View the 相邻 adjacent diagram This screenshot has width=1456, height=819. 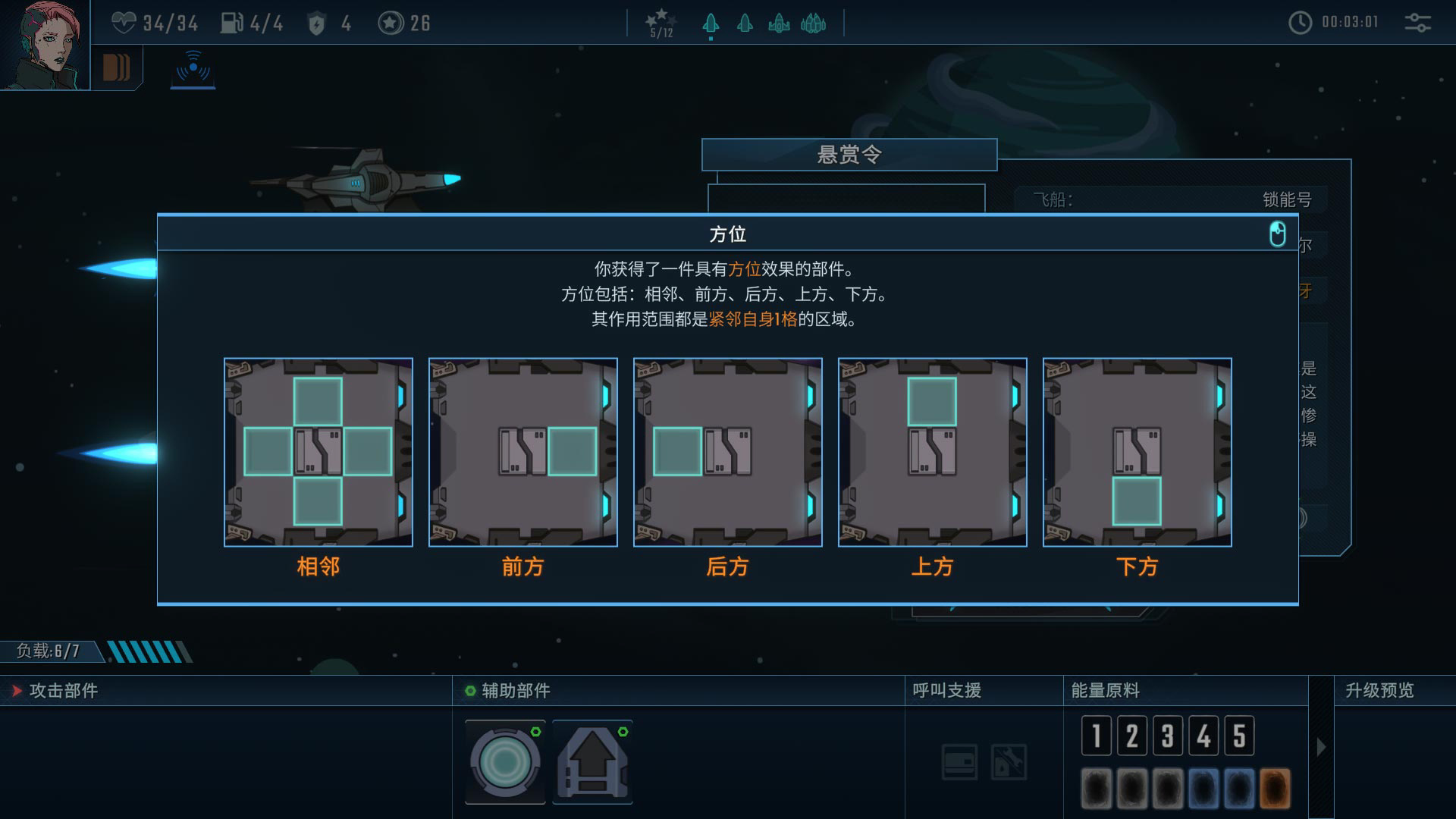coord(318,452)
